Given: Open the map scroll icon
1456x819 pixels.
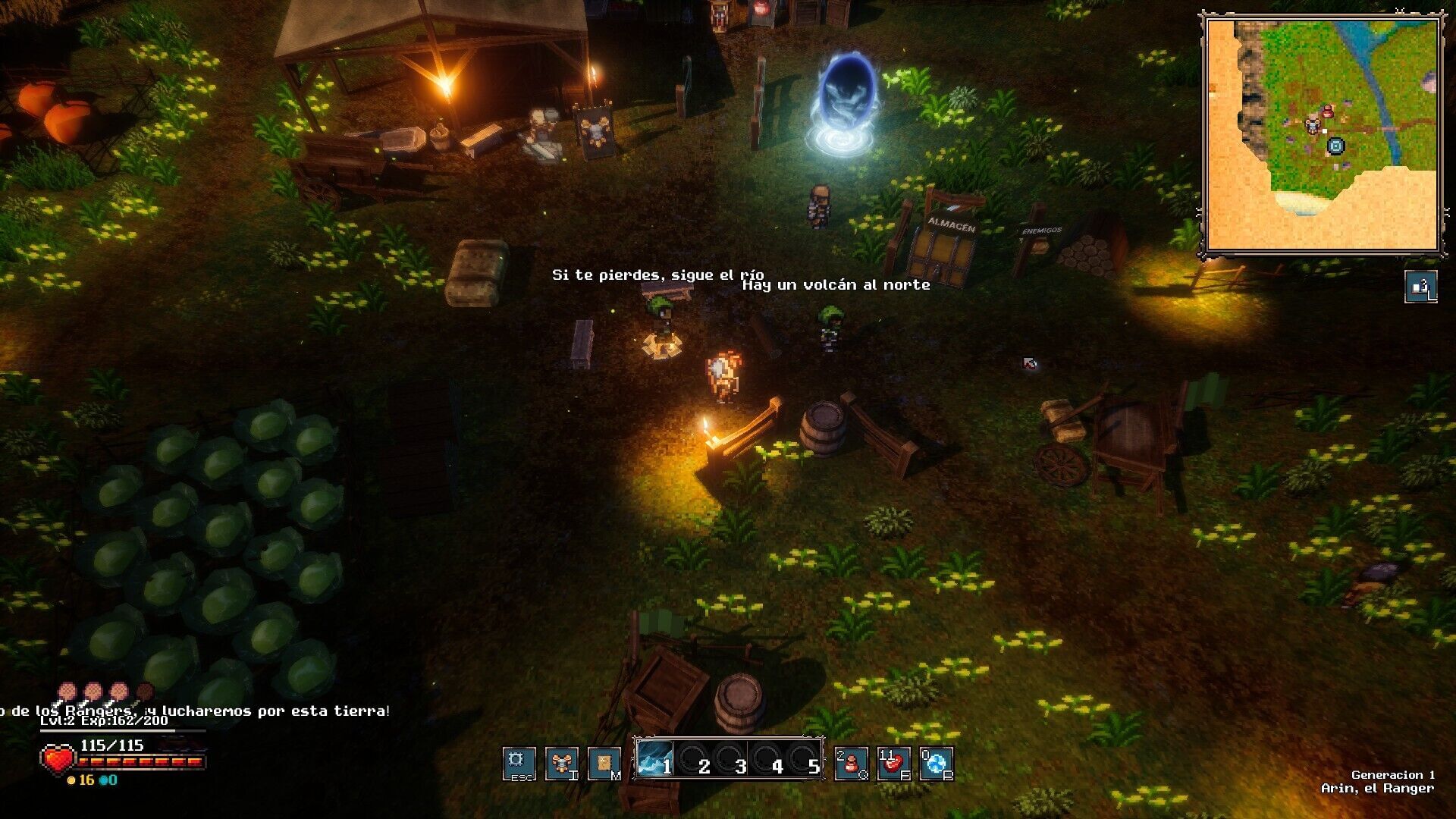Looking at the screenshot, I should [x=604, y=763].
